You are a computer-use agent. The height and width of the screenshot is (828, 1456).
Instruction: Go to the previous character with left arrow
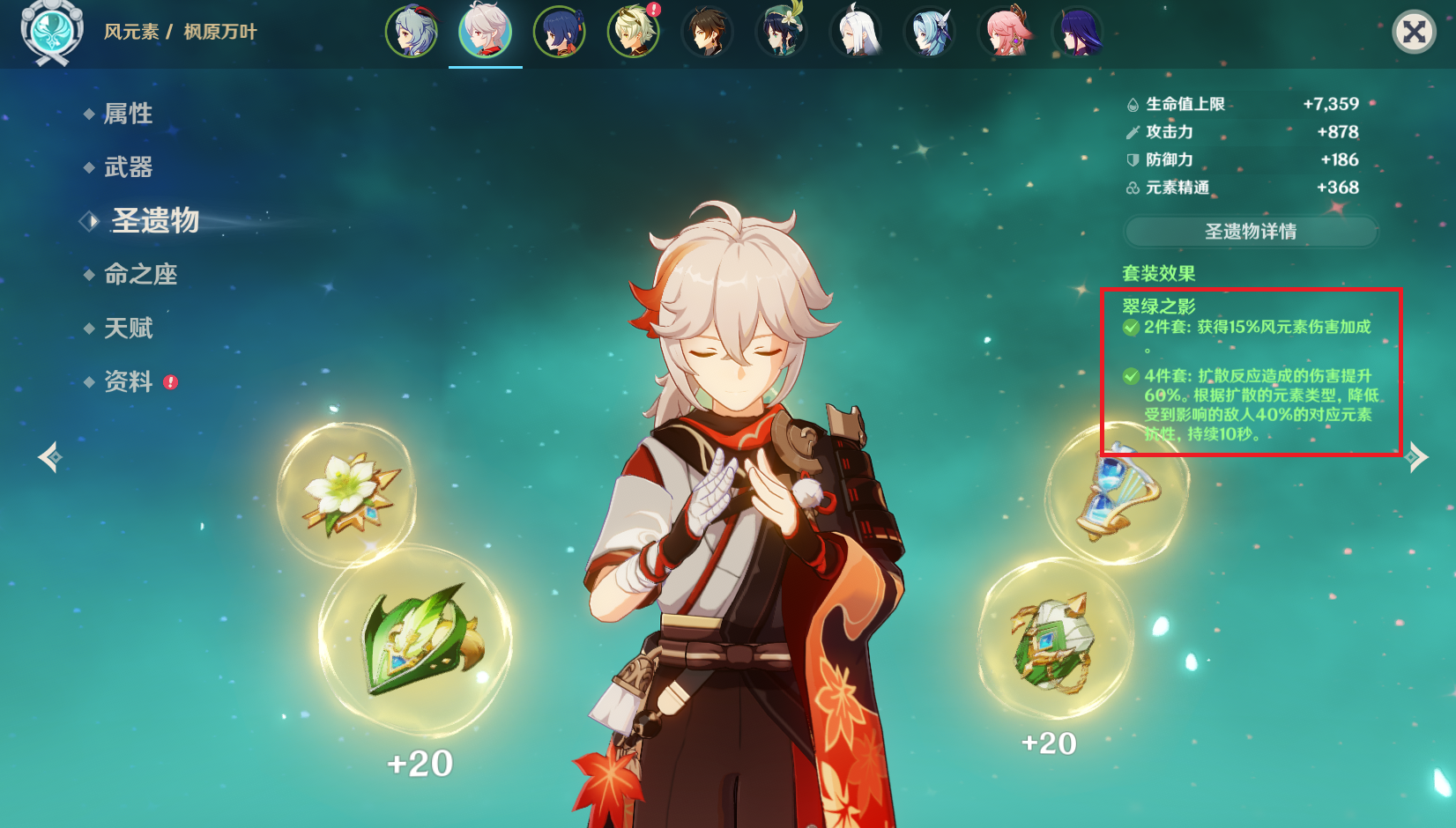pos(50,457)
